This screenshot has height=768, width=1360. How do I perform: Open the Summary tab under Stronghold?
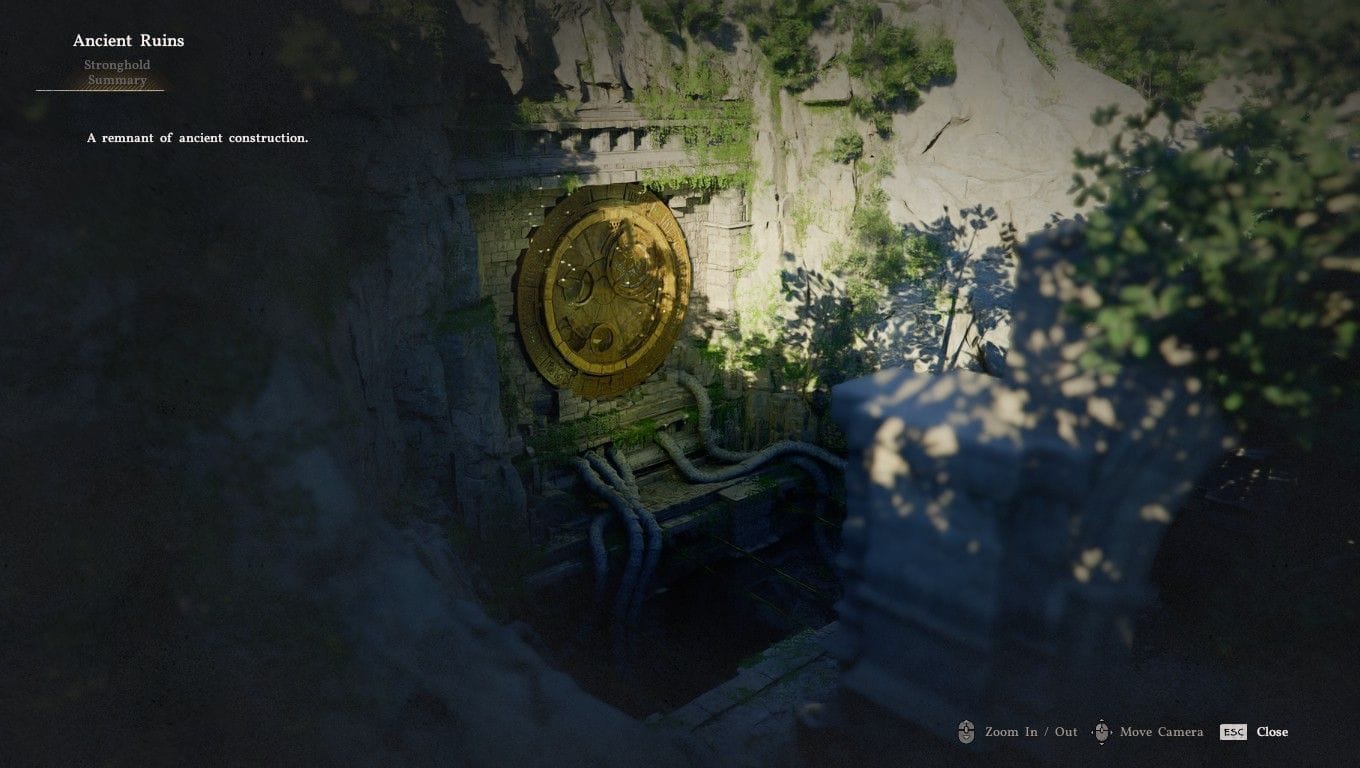(120, 79)
